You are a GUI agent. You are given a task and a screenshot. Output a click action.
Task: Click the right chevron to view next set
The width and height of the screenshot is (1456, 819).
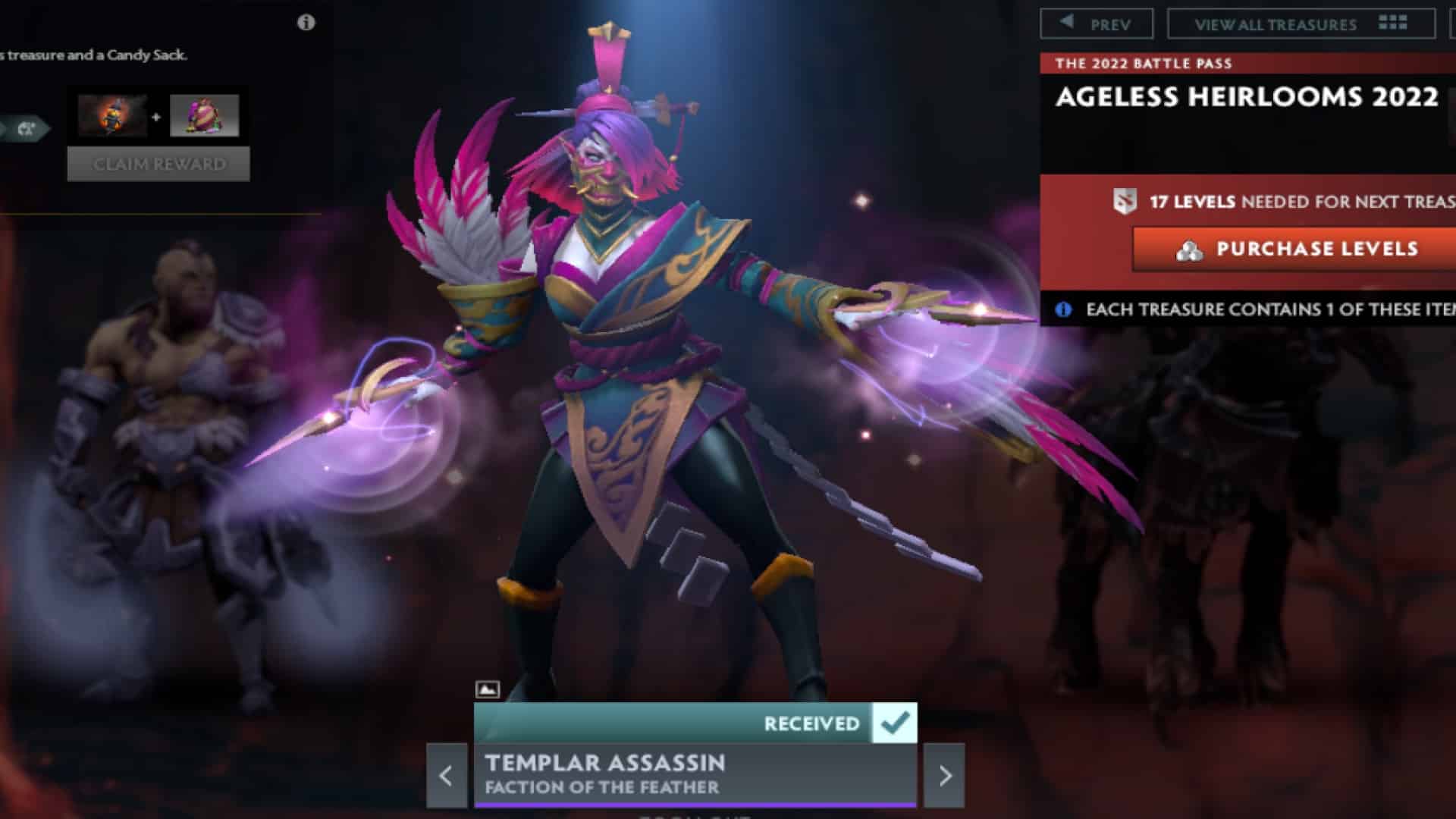point(943,776)
